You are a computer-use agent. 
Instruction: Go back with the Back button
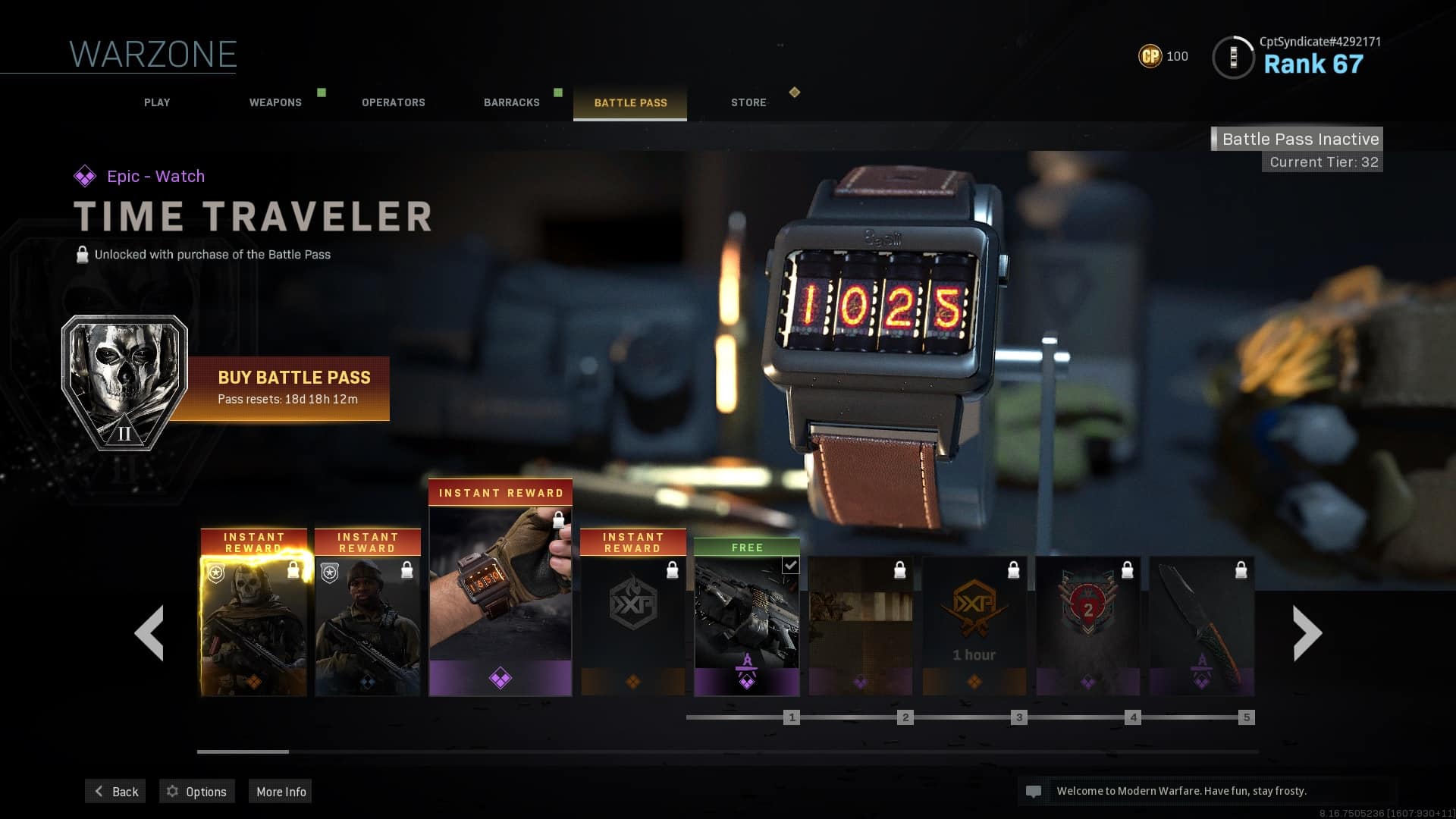(x=116, y=791)
